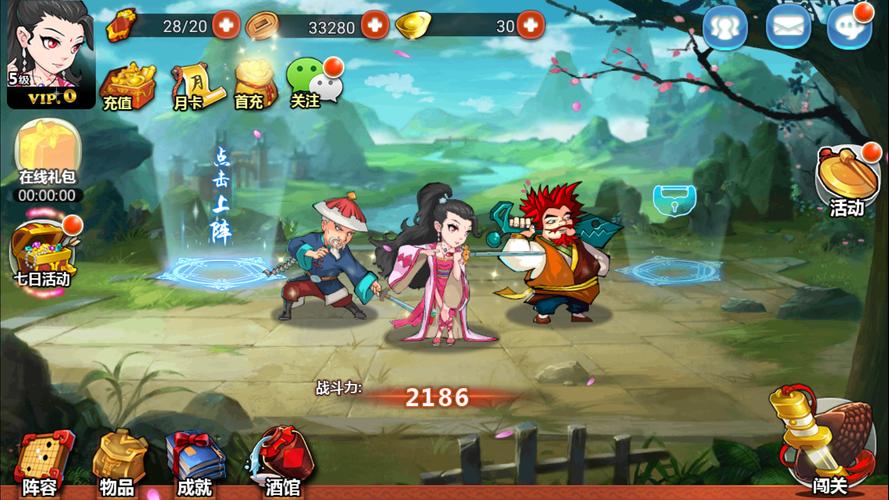Open the mail envelope inbox

point(788,27)
